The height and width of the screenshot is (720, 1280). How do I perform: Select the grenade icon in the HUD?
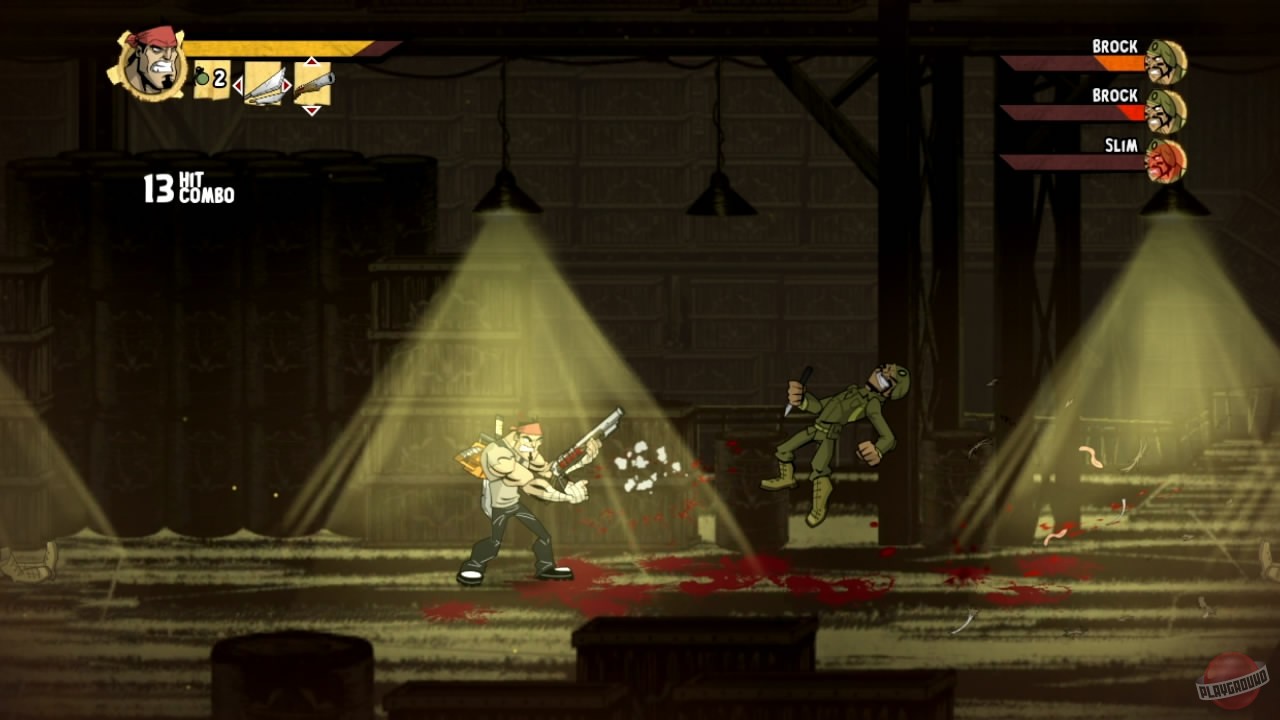[x=201, y=77]
